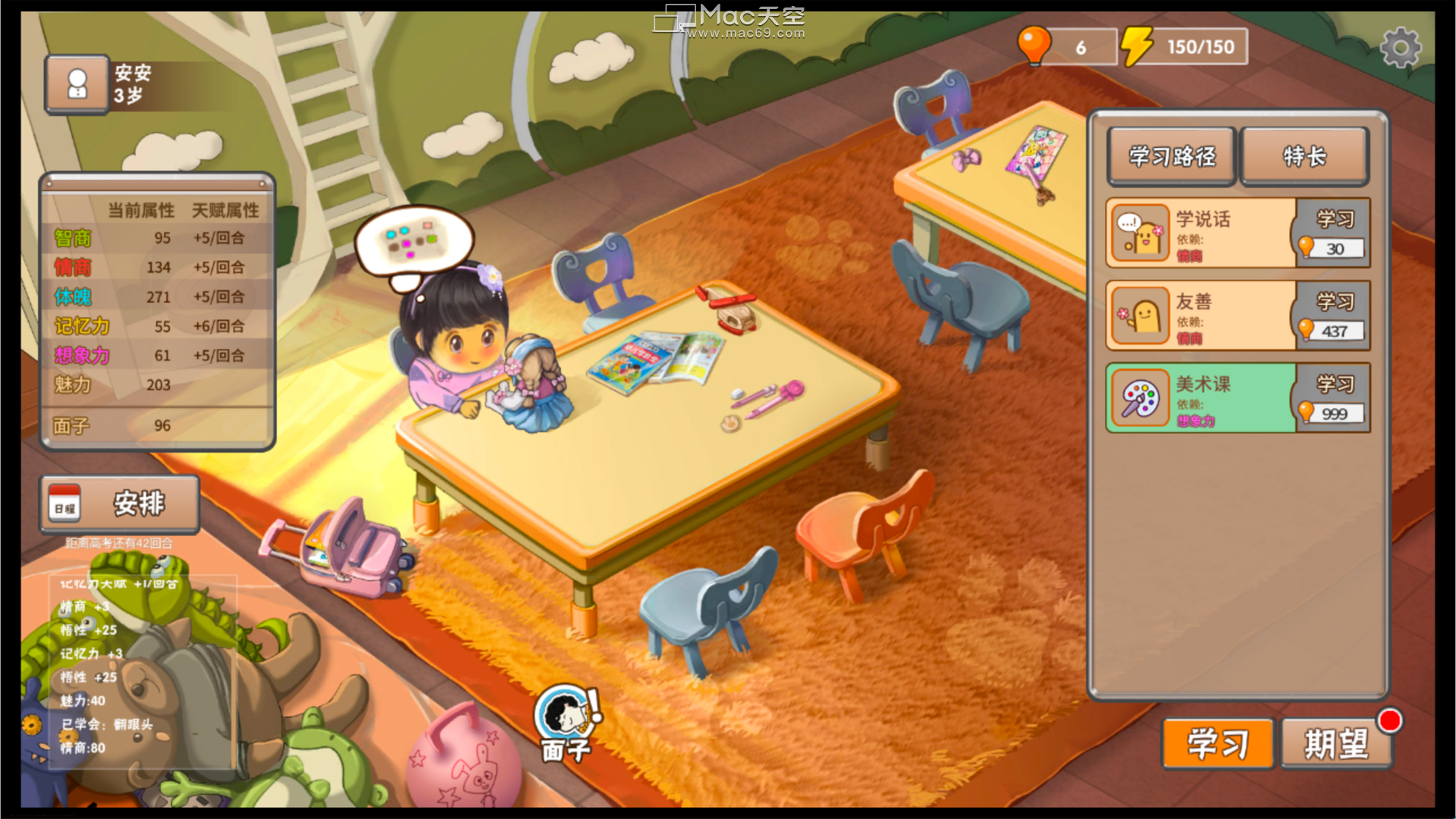Learn 美术课 for 999 points

tap(1334, 398)
